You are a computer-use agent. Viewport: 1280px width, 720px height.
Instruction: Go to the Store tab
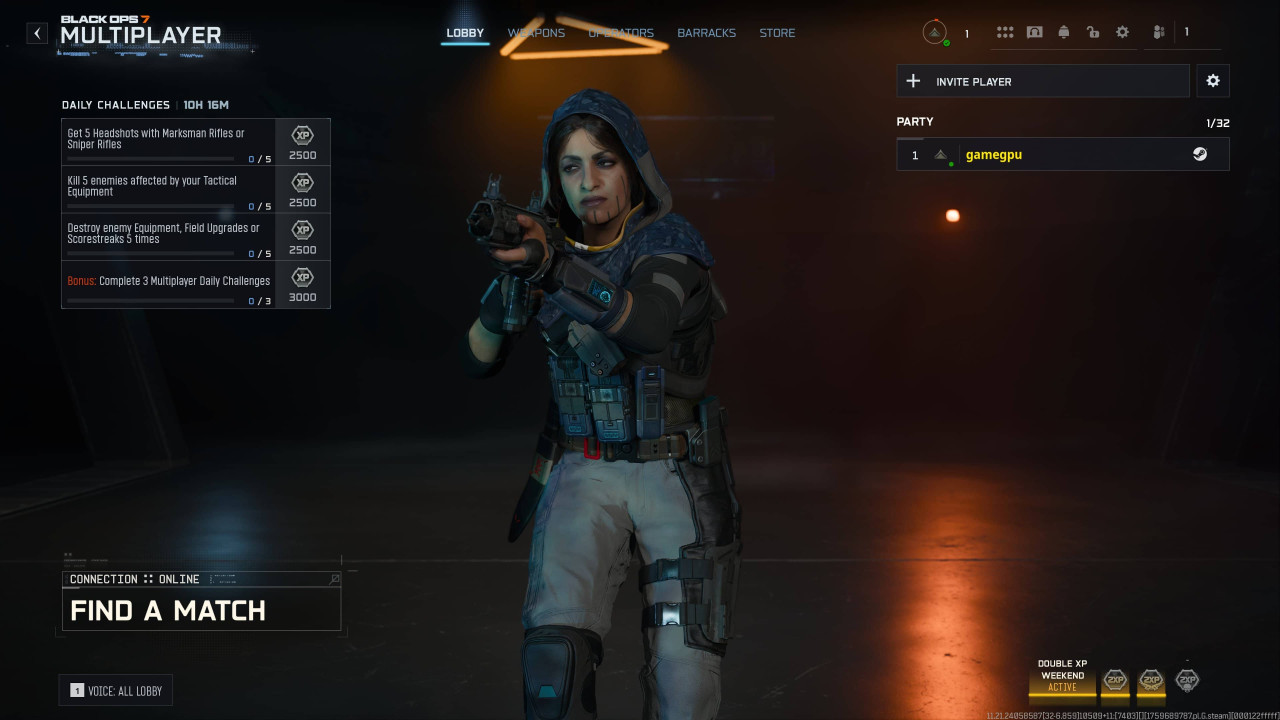click(777, 33)
